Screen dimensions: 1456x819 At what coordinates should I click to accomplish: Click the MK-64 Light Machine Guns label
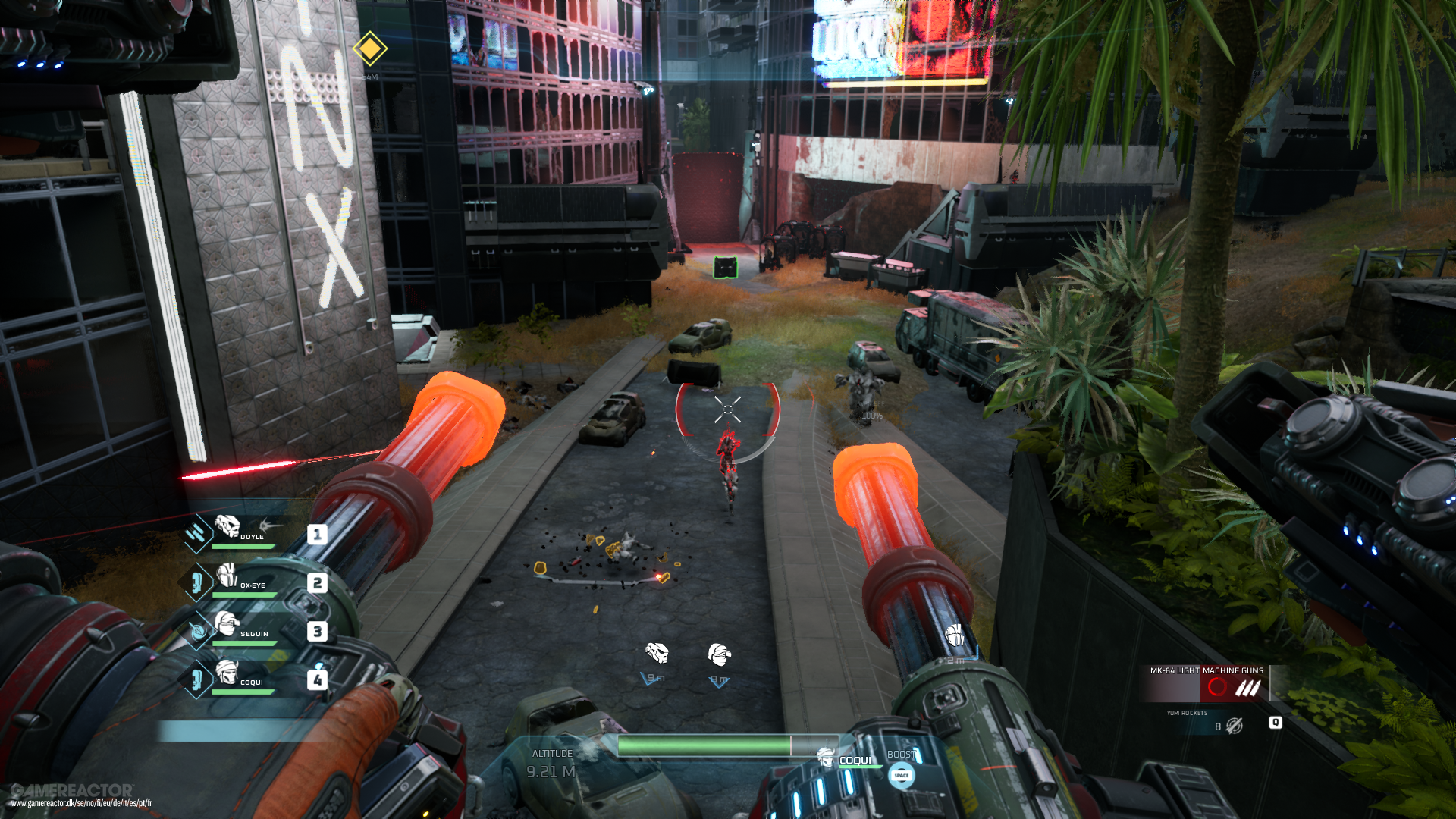coord(1206,670)
